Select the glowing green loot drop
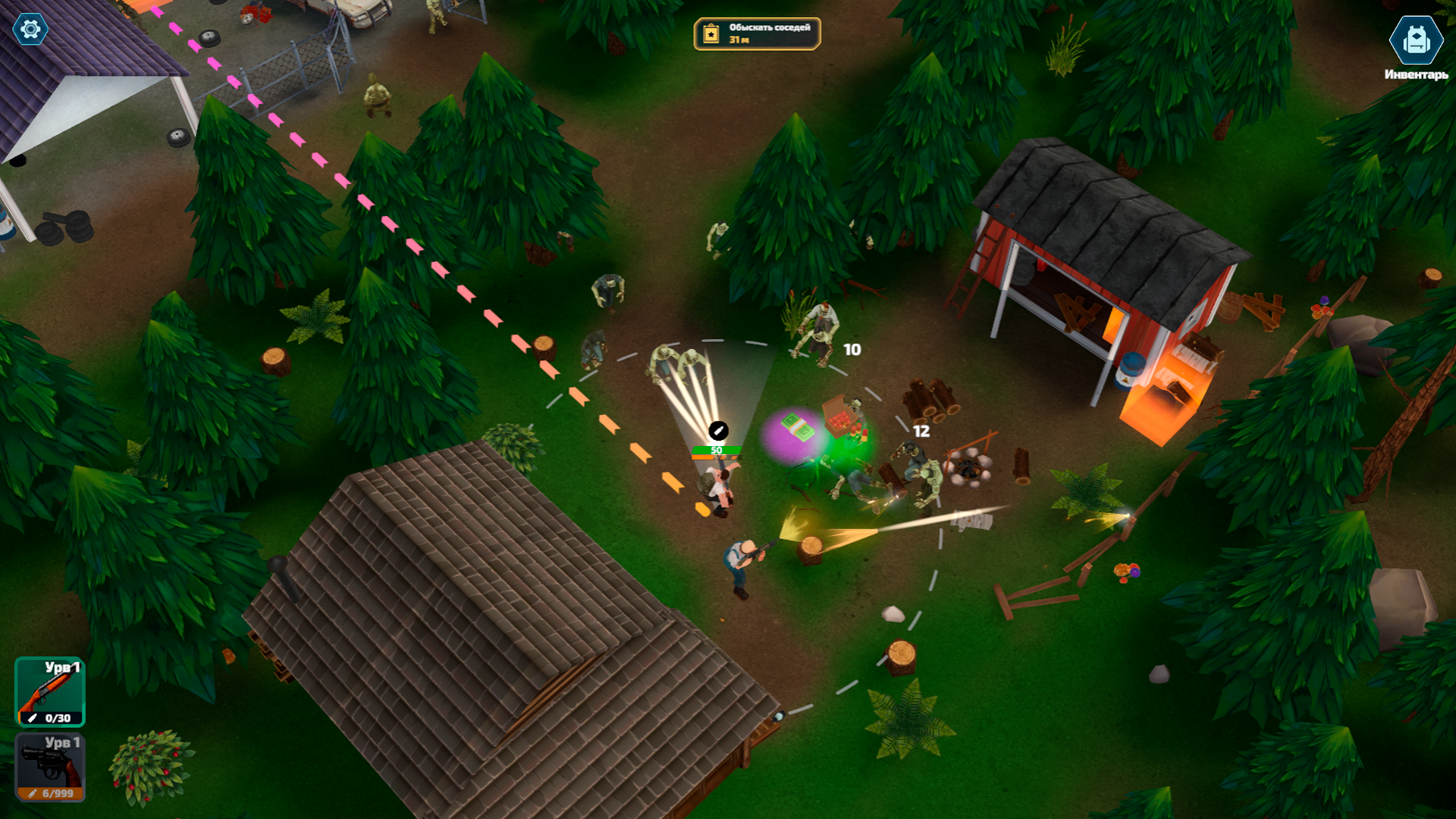 (844, 447)
